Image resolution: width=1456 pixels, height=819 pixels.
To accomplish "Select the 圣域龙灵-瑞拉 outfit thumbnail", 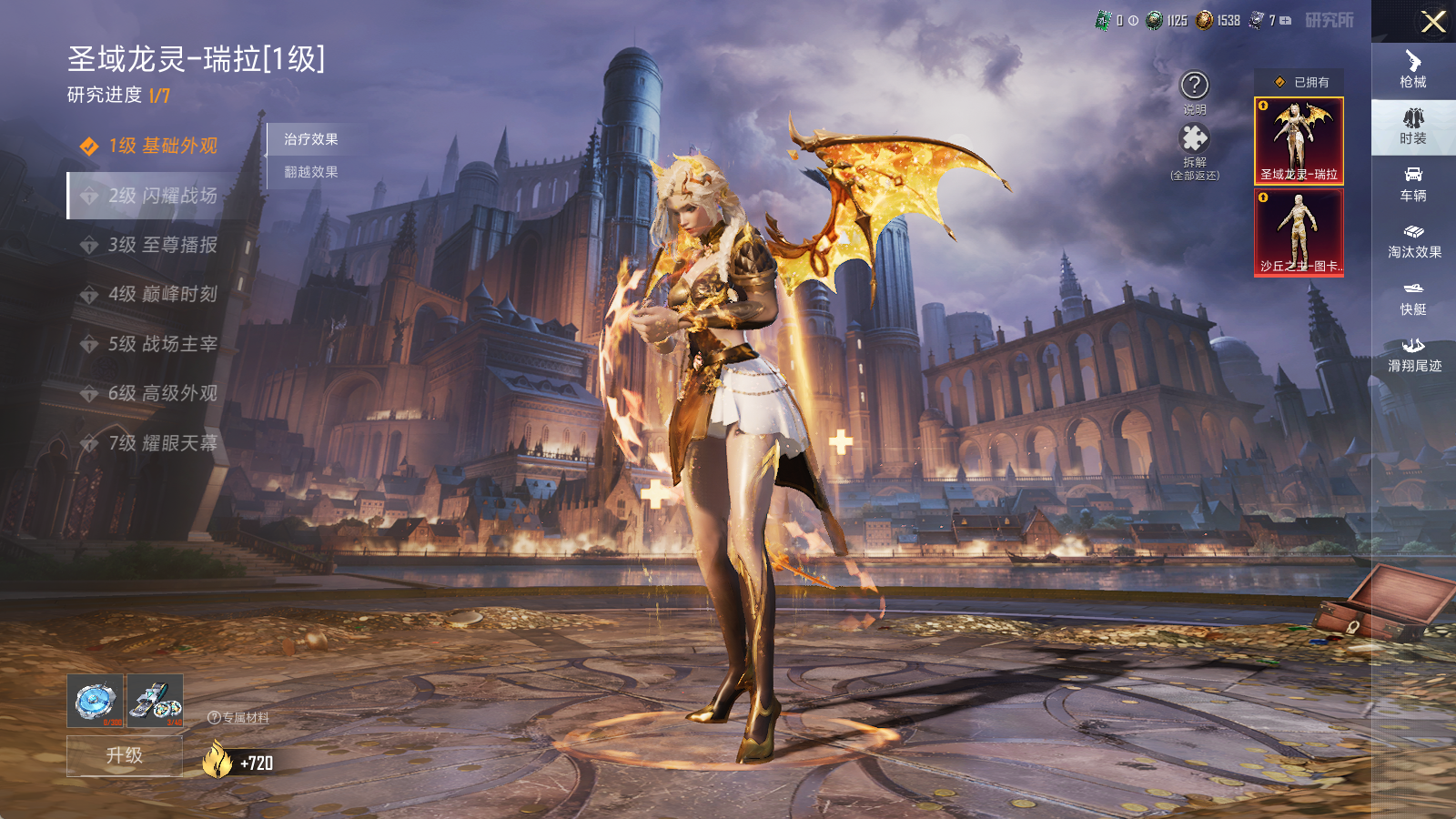I will (1299, 141).
